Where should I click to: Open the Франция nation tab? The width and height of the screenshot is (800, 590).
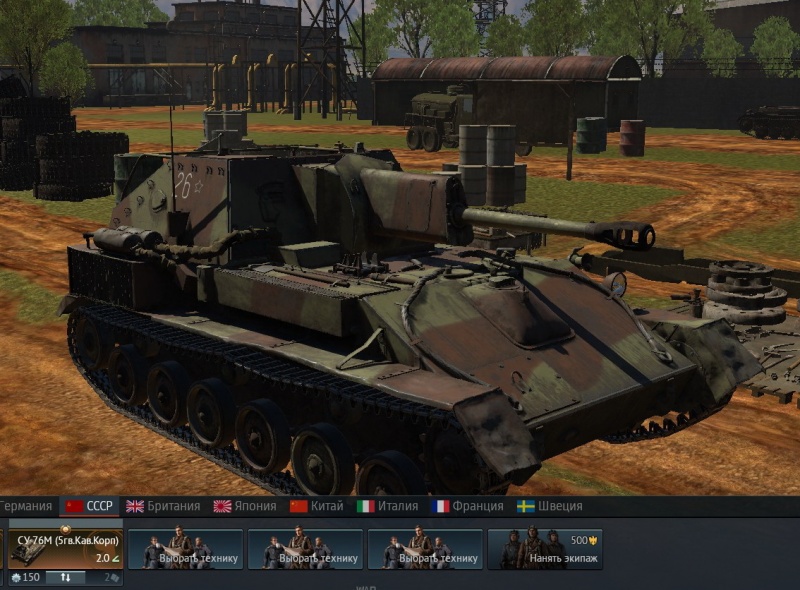coord(467,506)
